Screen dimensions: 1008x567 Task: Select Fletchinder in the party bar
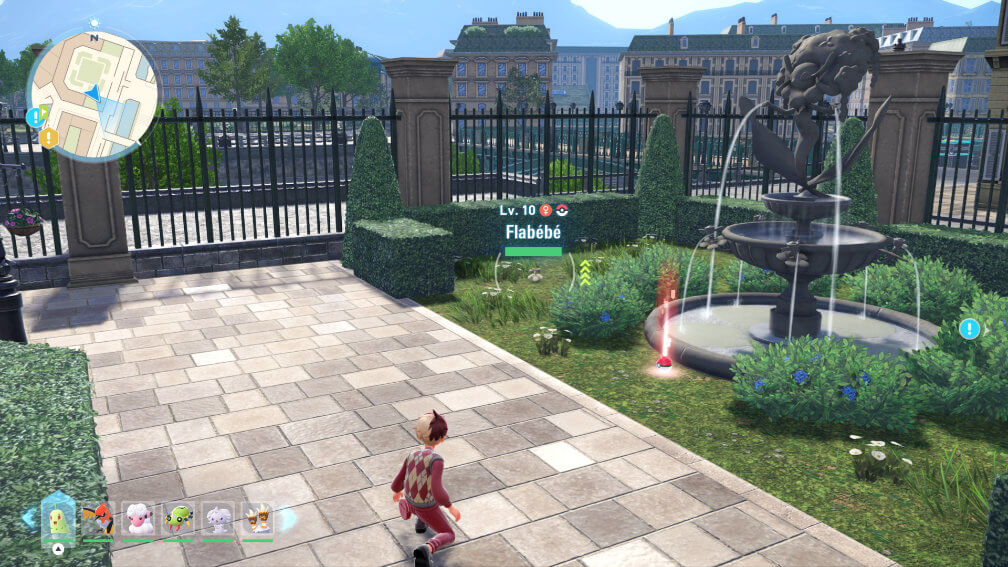coord(98,520)
